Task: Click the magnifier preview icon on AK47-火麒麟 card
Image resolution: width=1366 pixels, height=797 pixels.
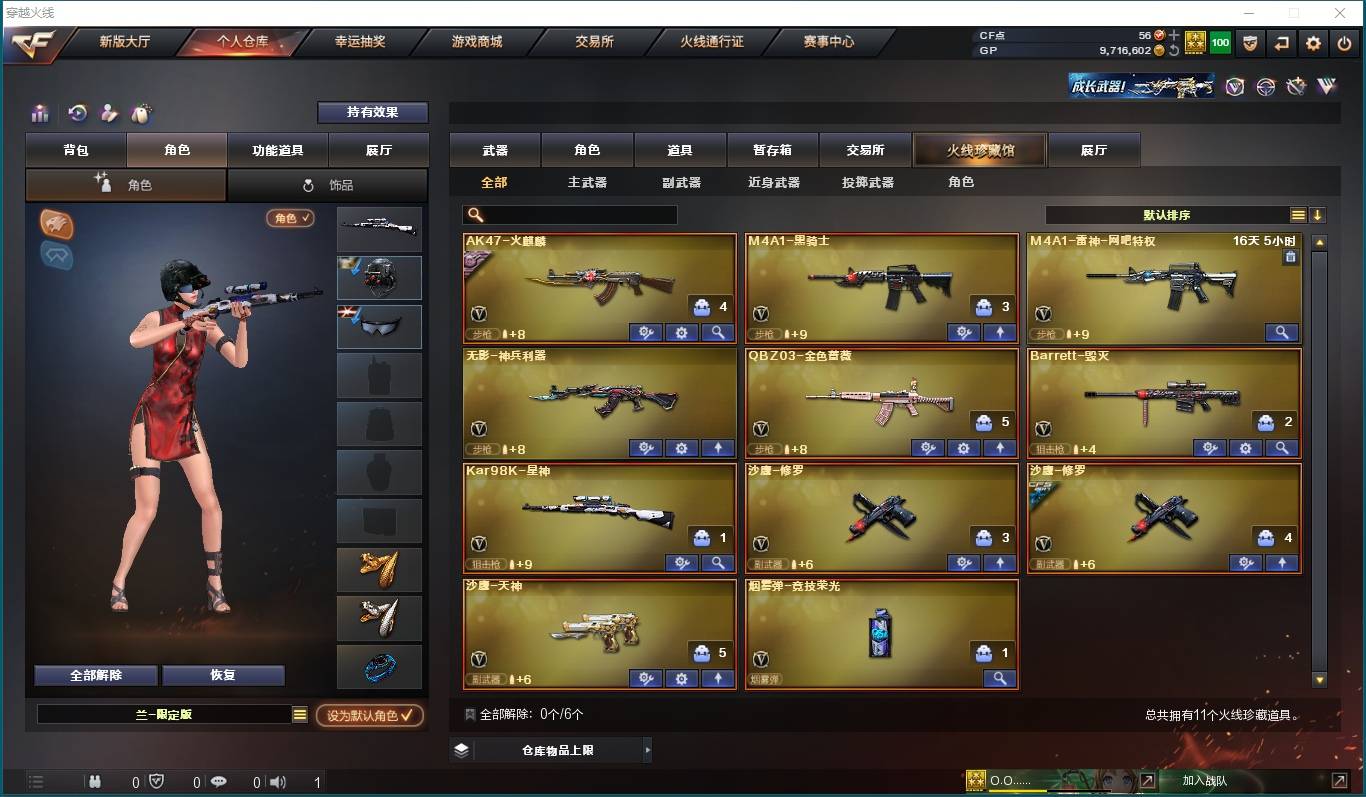Action: (718, 332)
